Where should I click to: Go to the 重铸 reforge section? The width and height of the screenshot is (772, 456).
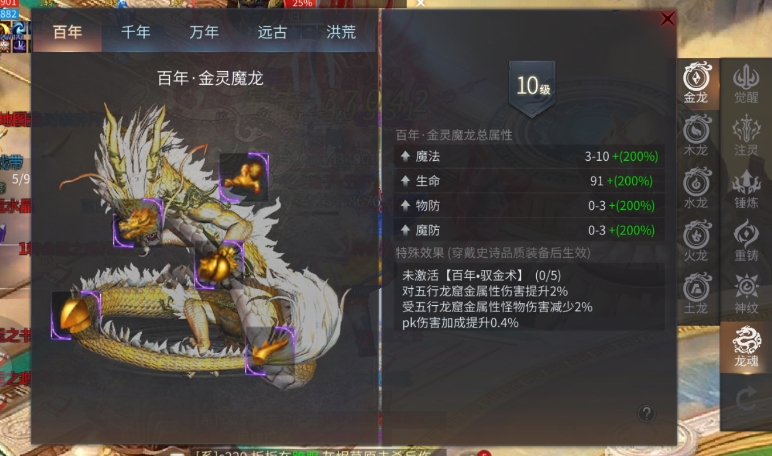pyautogui.click(x=746, y=240)
